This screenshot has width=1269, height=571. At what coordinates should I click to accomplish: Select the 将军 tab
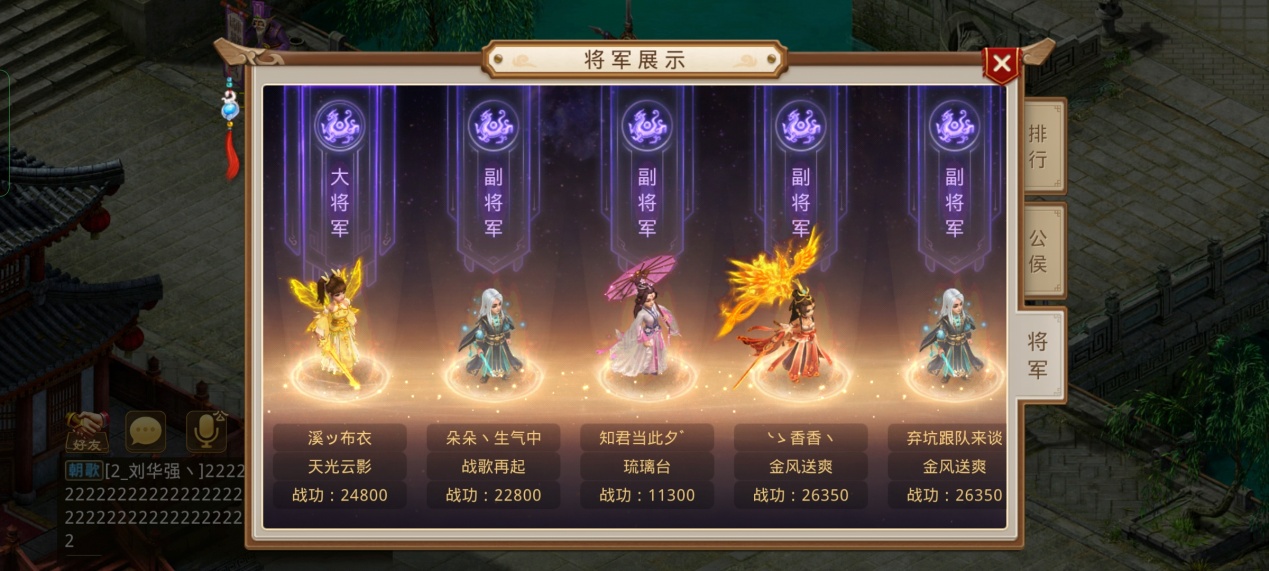tap(1040, 354)
